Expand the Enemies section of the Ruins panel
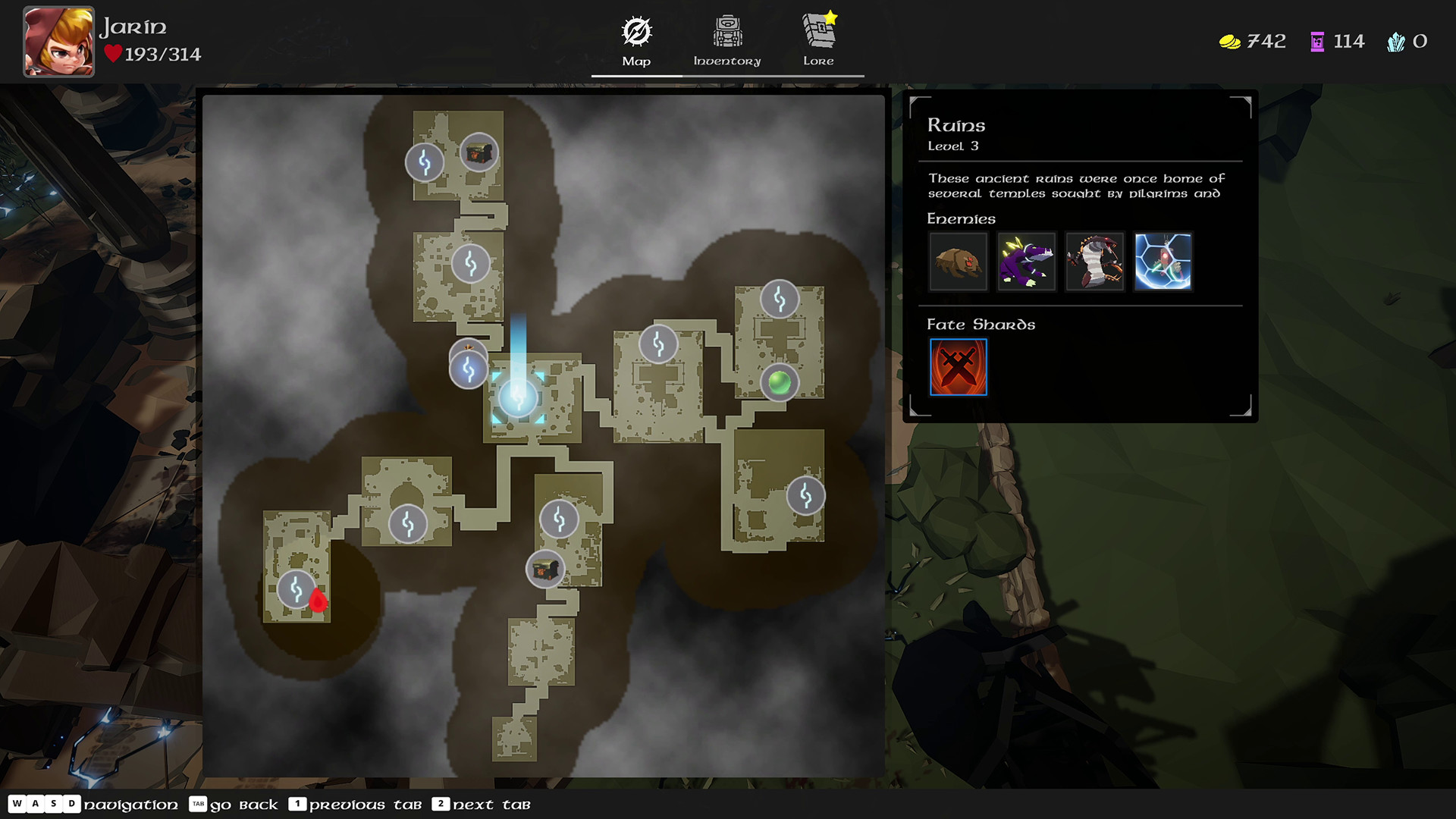1456x819 pixels. (961, 218)
